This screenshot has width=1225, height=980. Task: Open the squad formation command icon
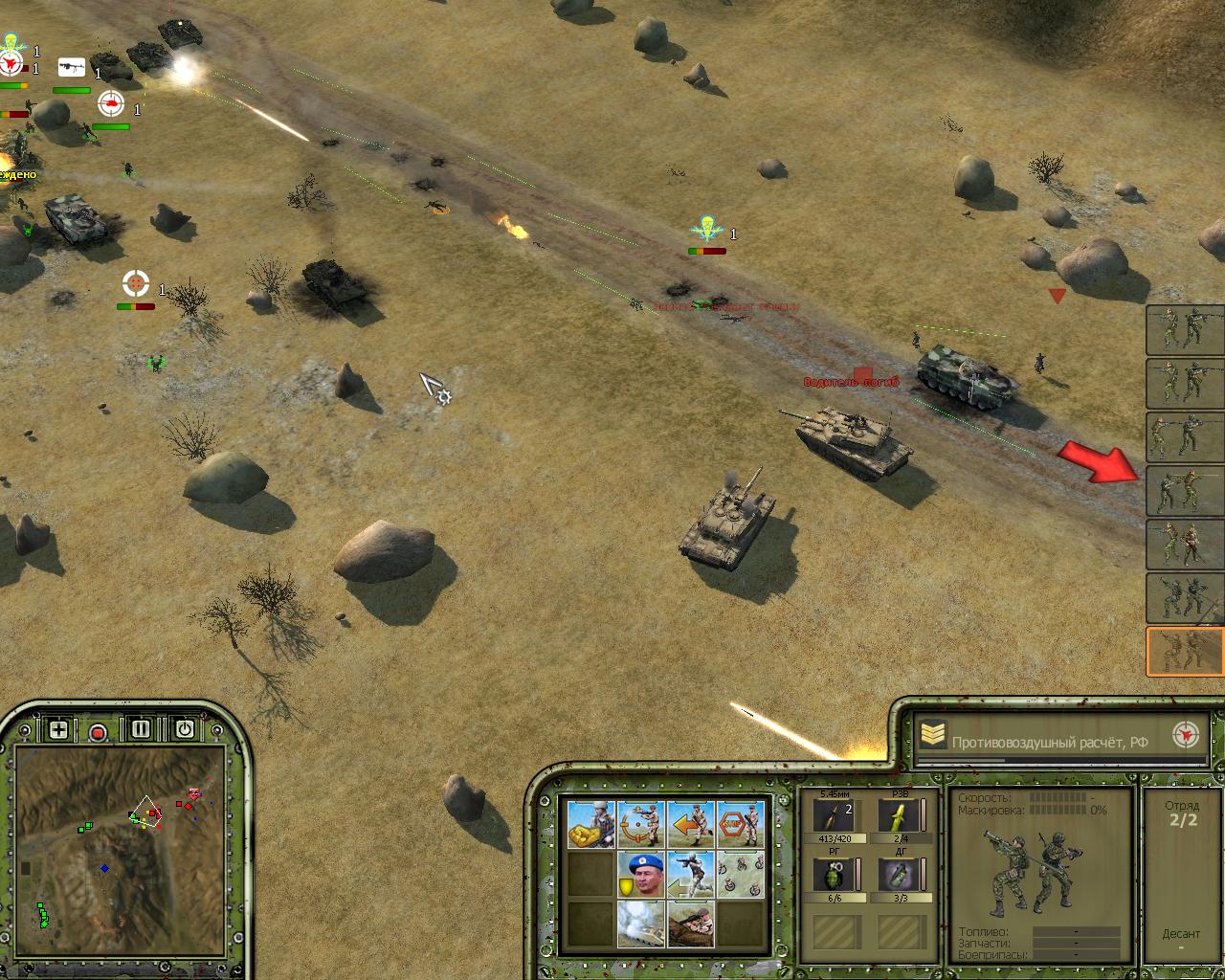741,875
